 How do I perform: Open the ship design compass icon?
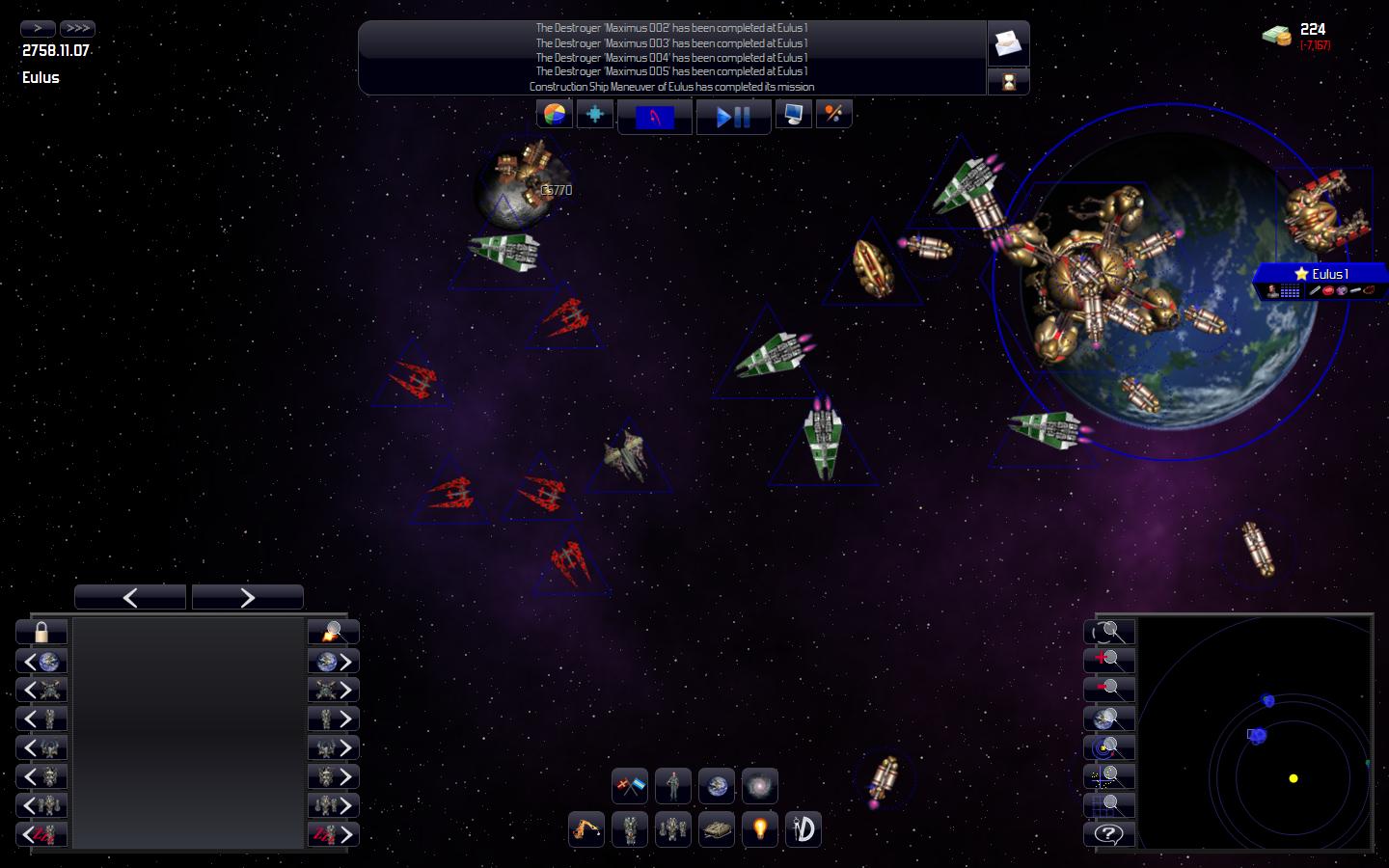[803, 828]
